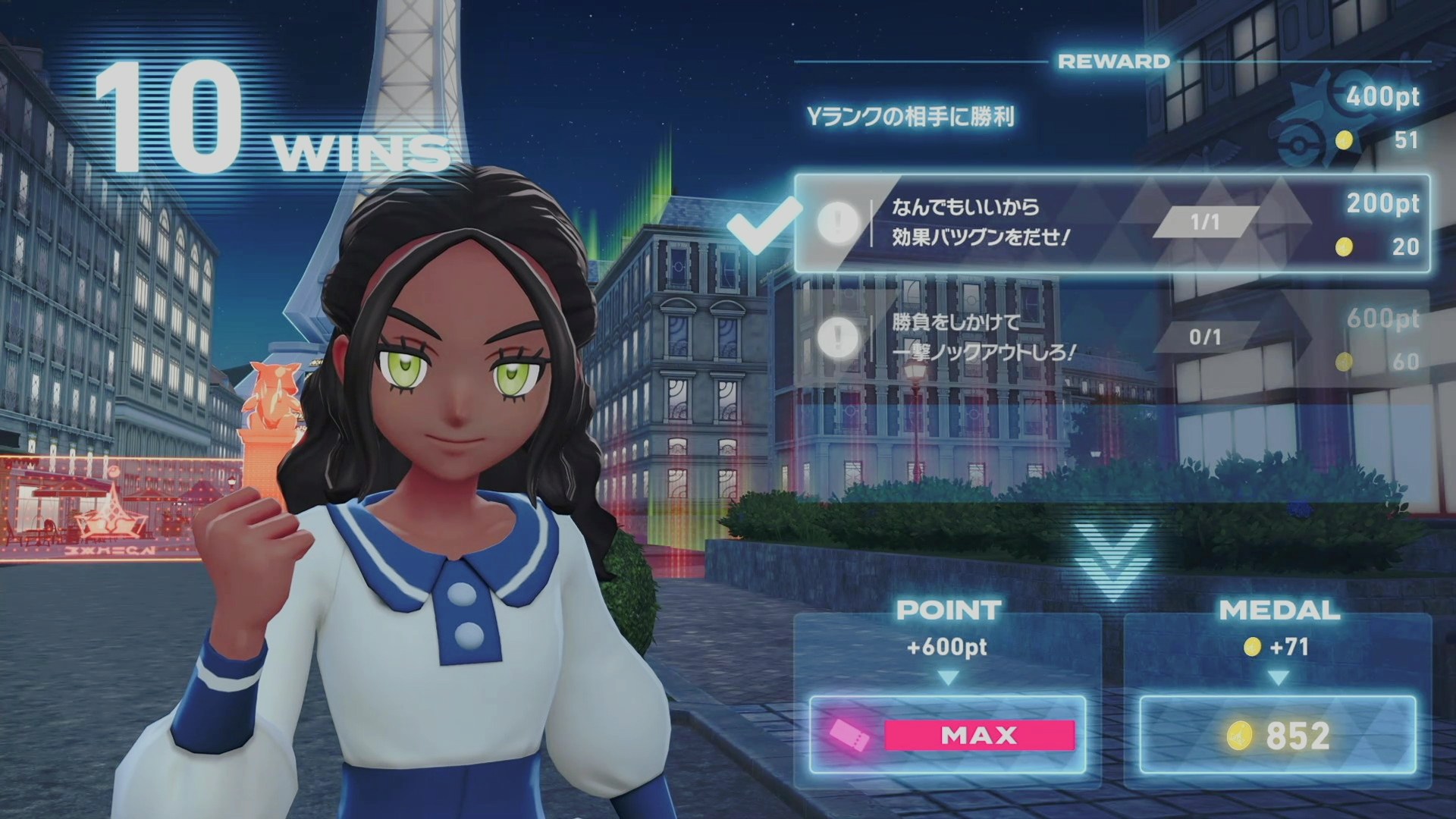Select the 852 medal total panel
The image size is (1456, 819).
coord(1278,735)
